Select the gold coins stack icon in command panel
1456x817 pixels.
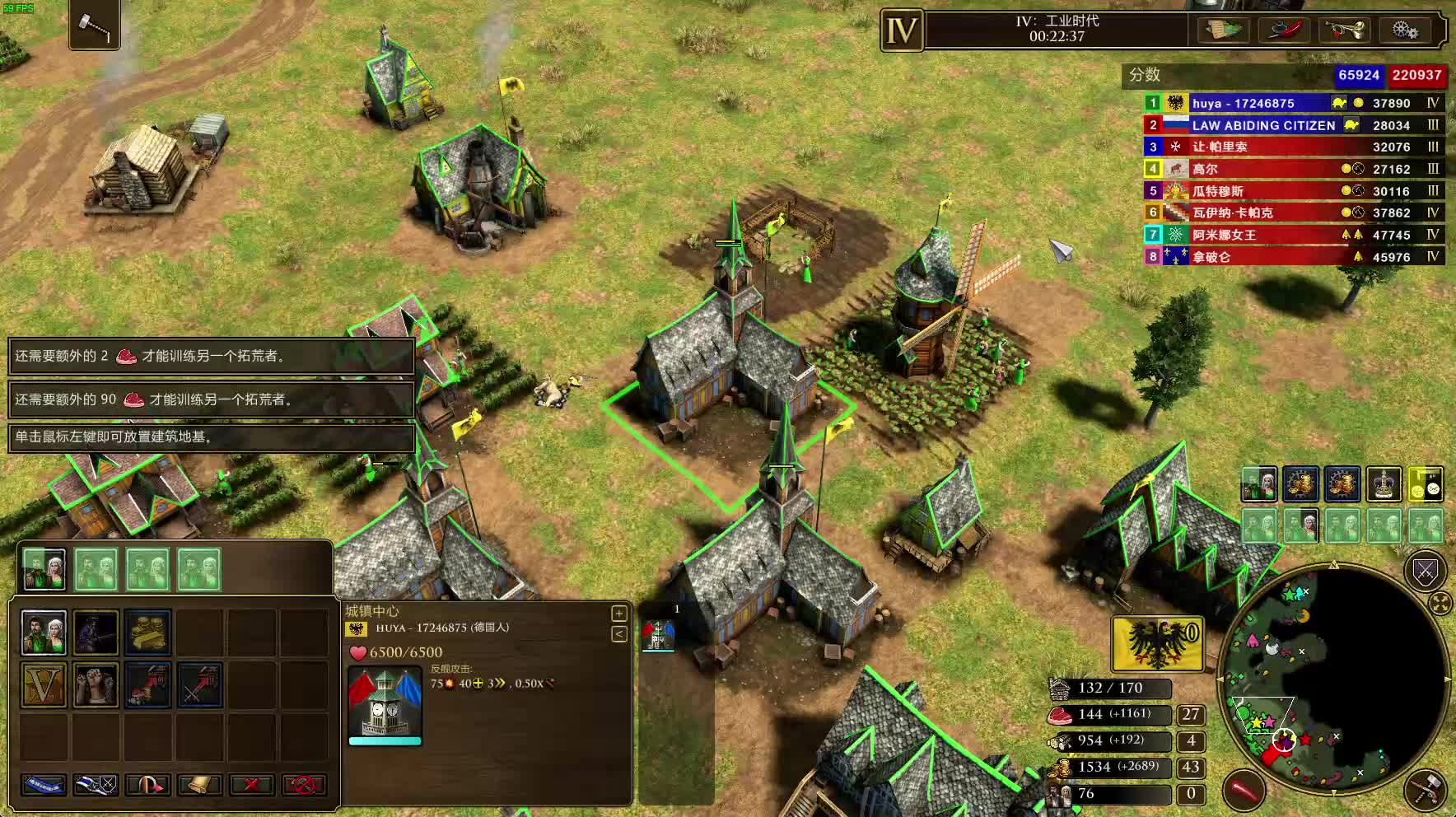click(148, 633)
